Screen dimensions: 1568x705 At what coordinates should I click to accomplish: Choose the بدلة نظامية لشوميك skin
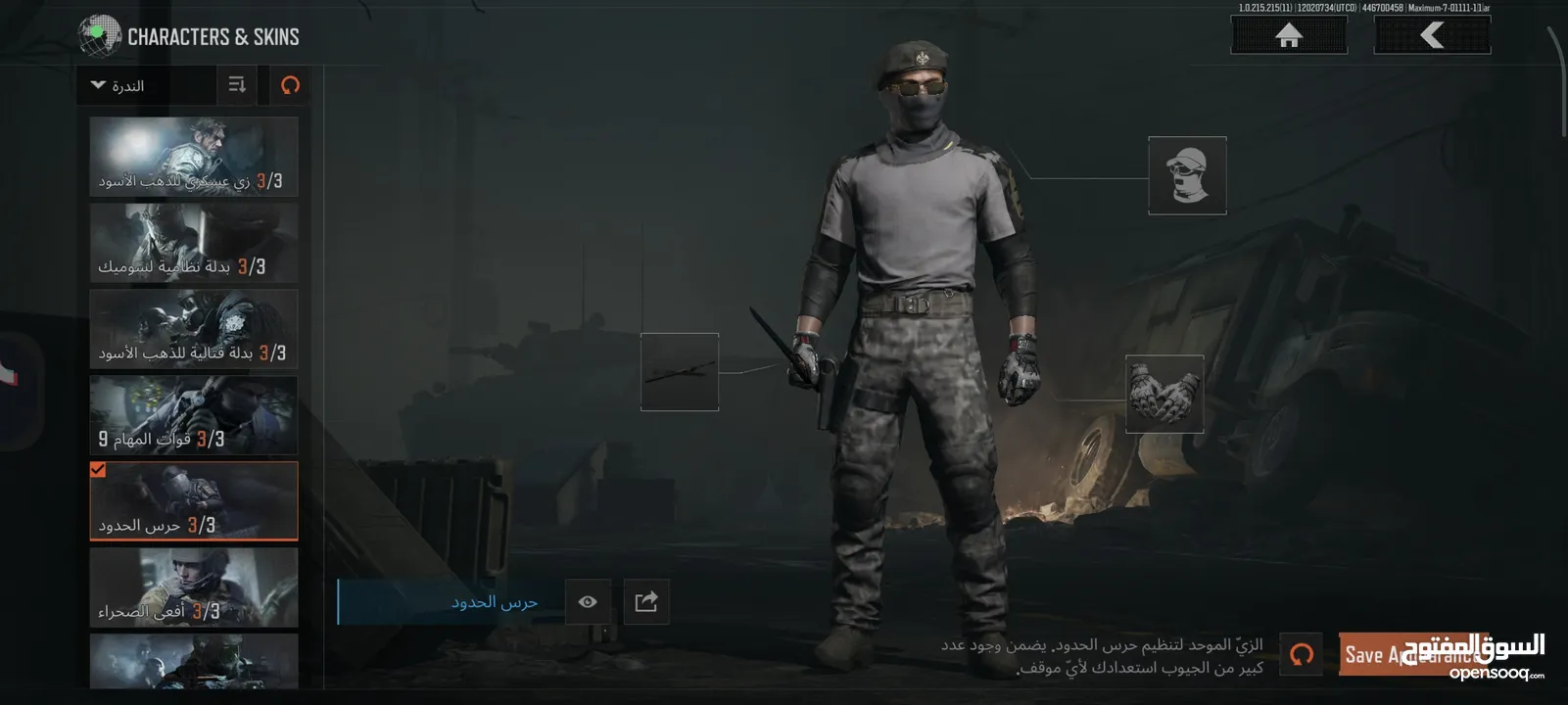[194, 243]
